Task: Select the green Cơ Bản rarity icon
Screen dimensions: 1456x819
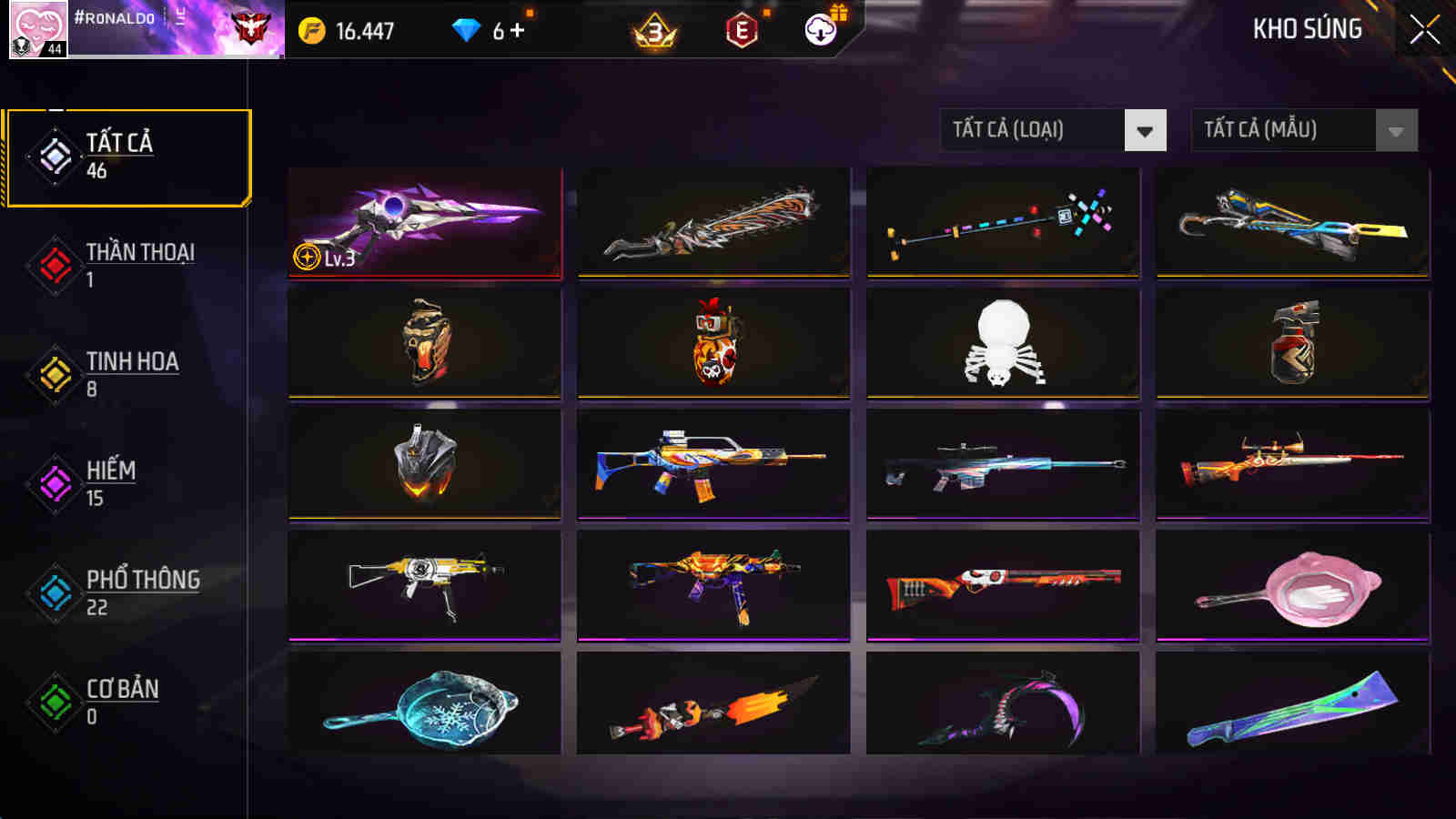Action: pyautogui.click(x=55, y=700)
